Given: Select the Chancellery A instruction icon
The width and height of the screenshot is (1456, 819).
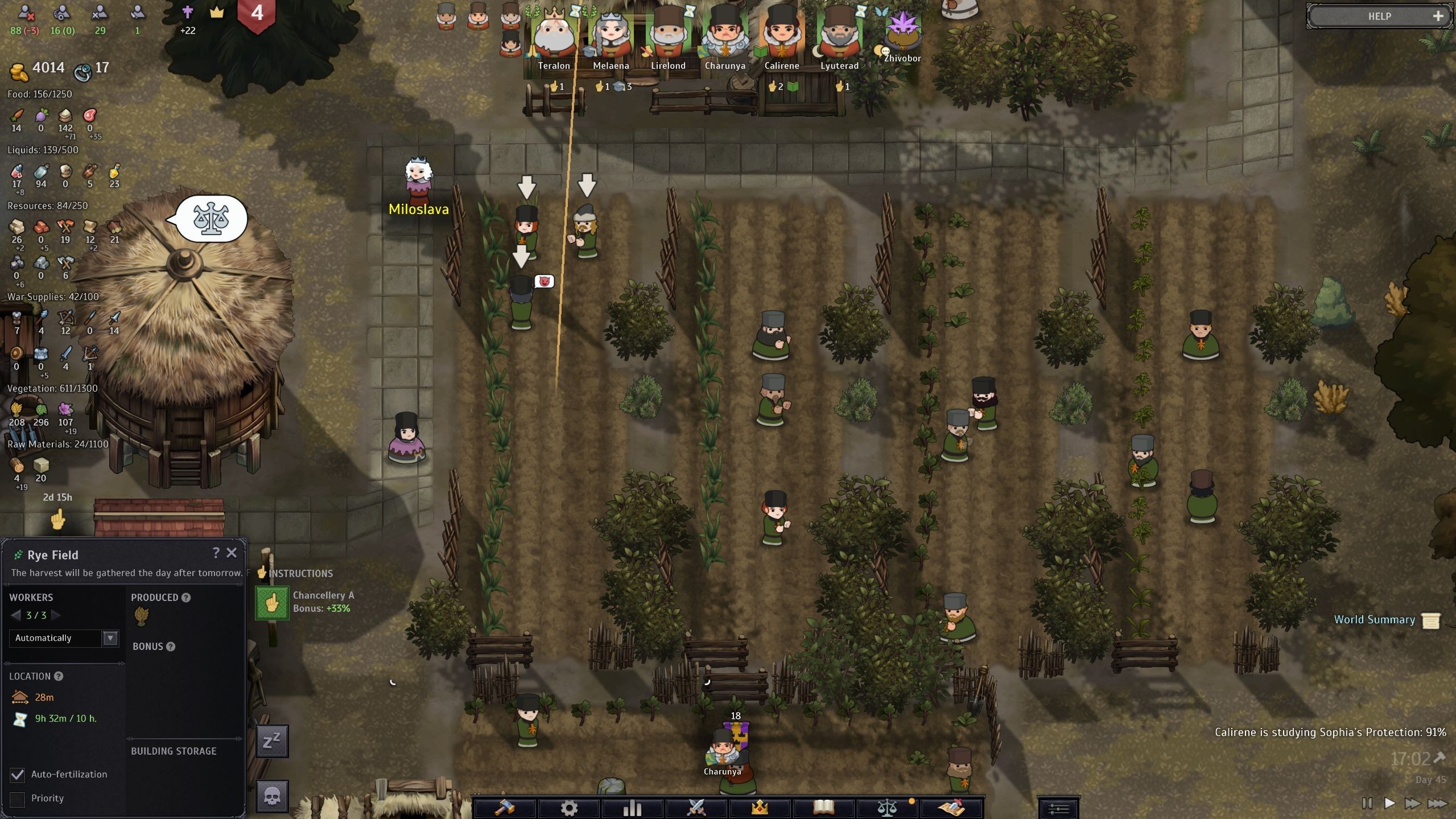Looking at the screenshot, I should pyautogui.click(x=272, y=603).
